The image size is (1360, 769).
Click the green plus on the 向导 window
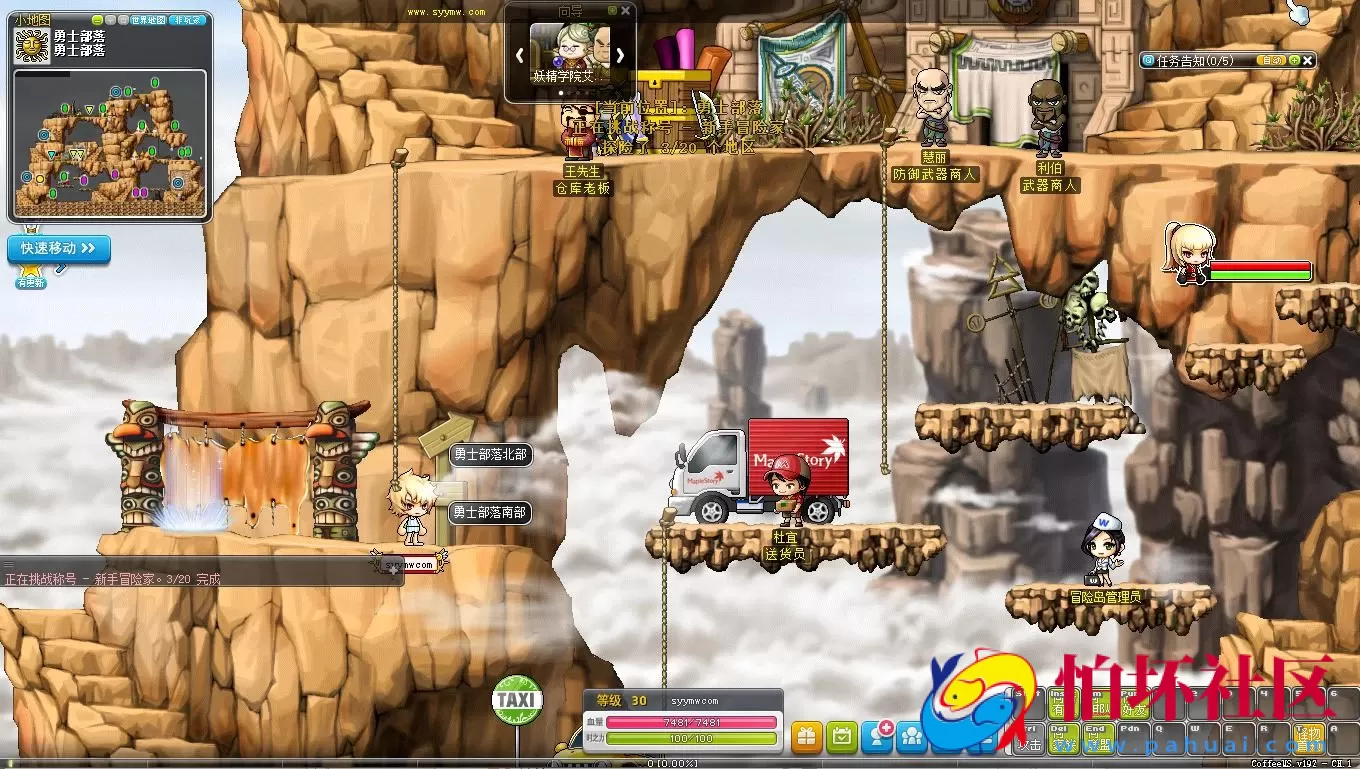point(612,10)
